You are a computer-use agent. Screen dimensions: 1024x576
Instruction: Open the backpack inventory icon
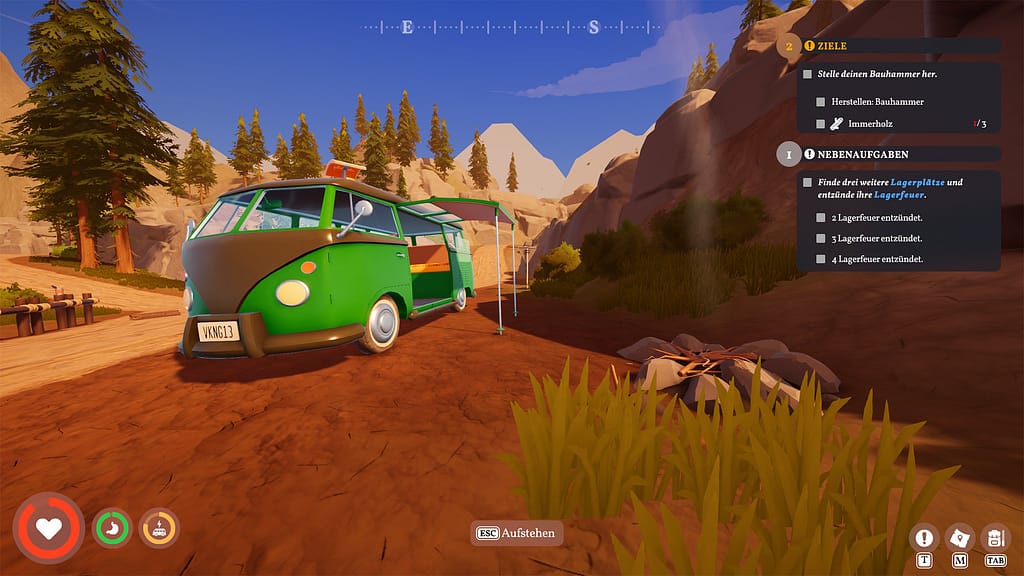(x=995, y=537)
